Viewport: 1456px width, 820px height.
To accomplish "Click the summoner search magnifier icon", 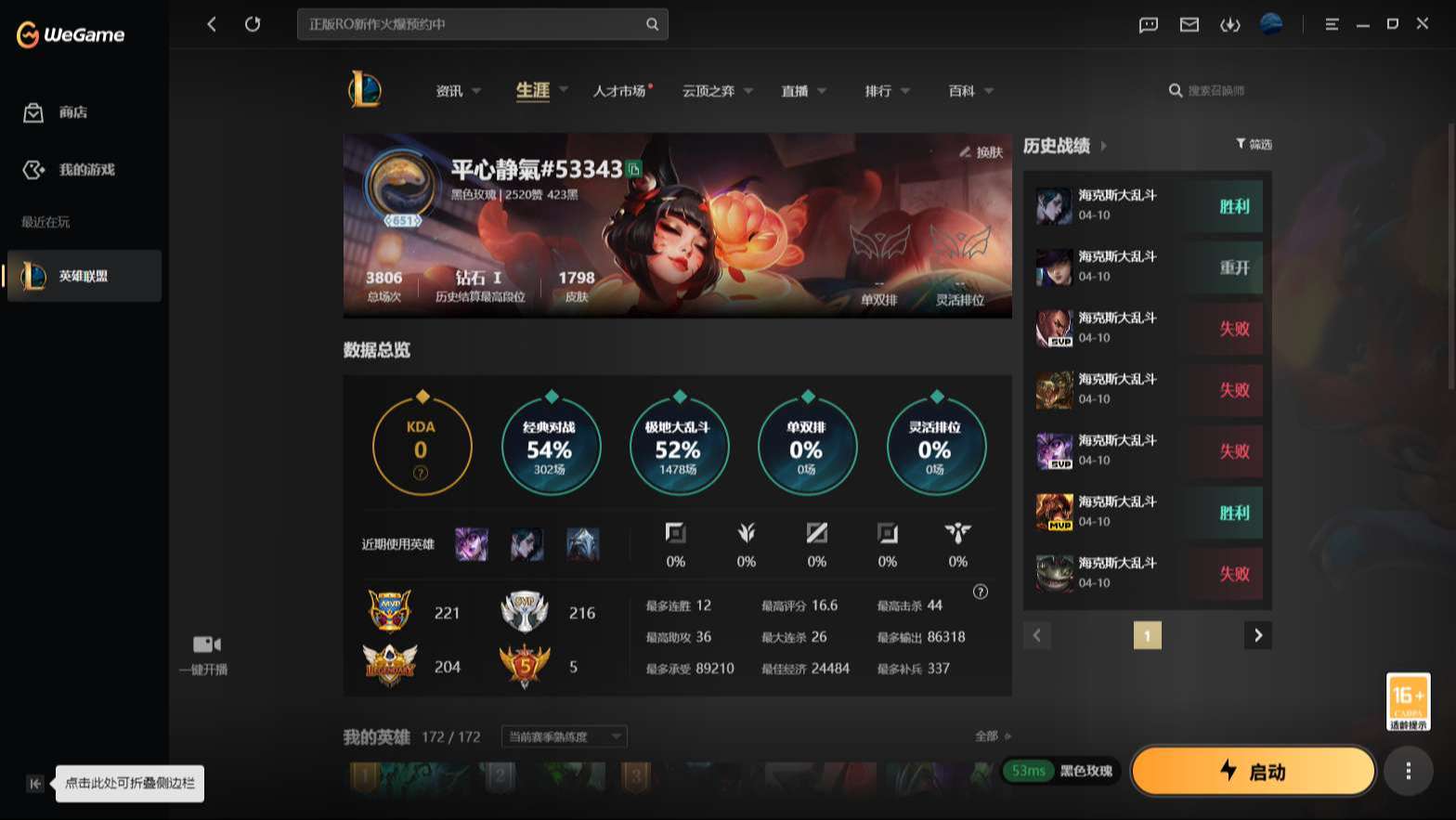I will [1174, 90].
